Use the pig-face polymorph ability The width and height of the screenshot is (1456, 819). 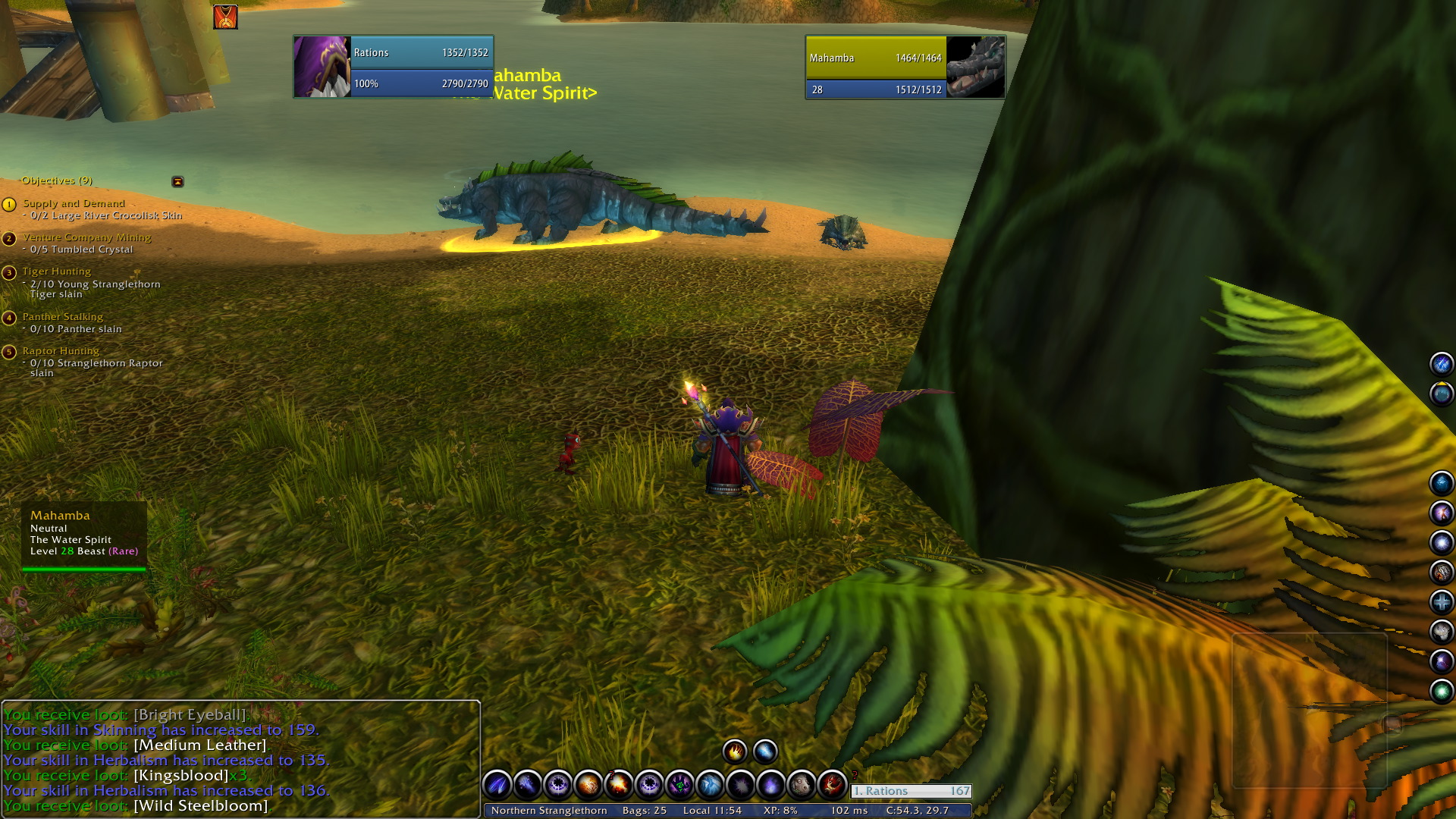pyautogui.click(x=801, y=784)
